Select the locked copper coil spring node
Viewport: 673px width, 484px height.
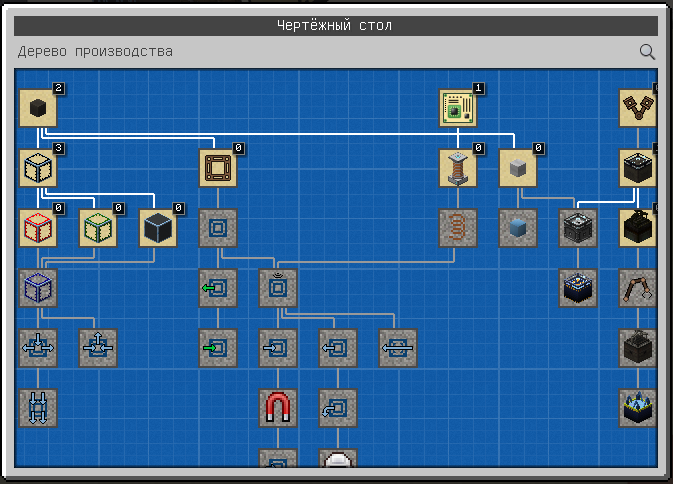coord(458,228)
